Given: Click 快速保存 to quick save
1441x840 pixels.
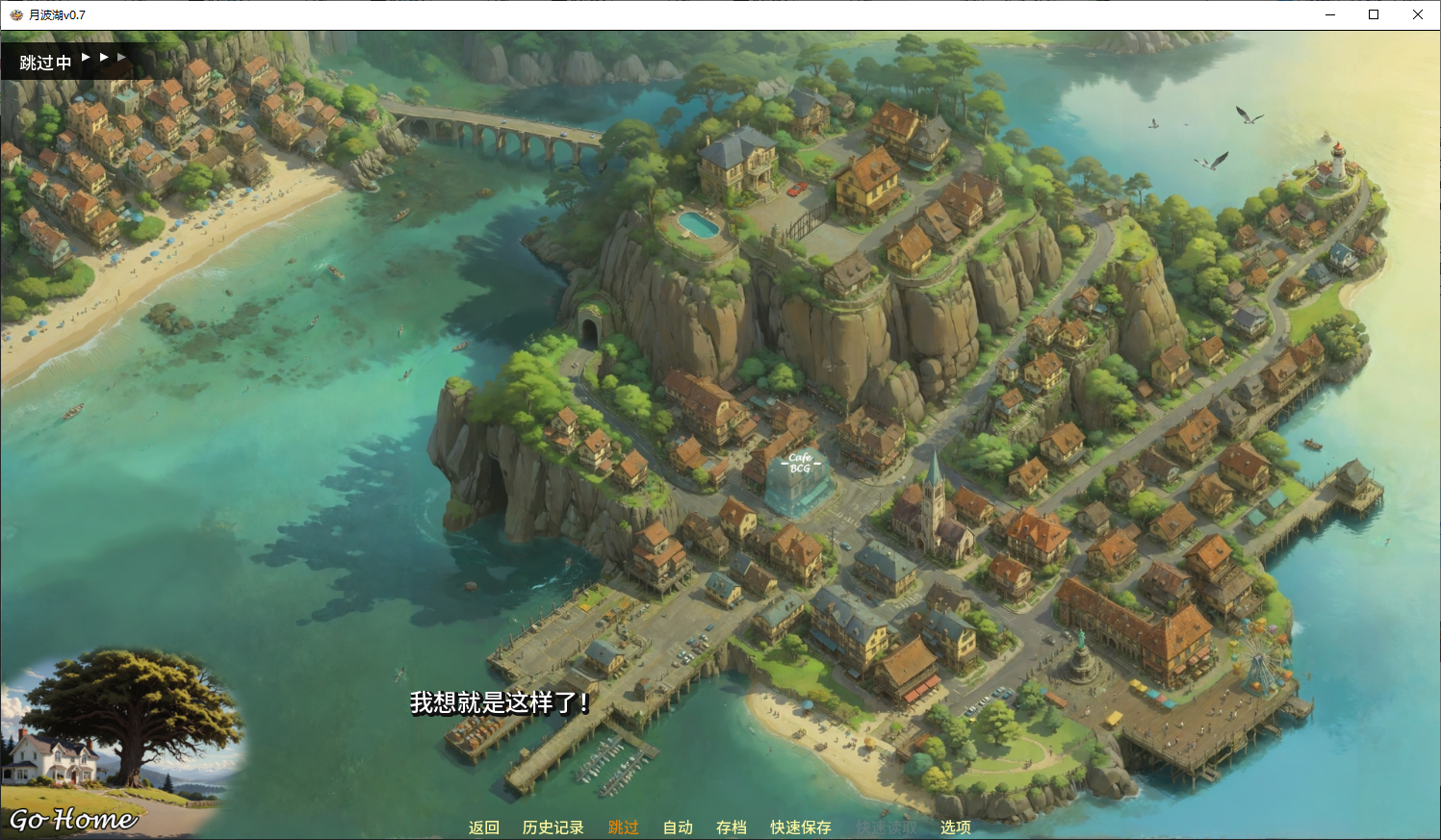Looking at the screenshot, I should pyautogui.click(x=800, y=827).
